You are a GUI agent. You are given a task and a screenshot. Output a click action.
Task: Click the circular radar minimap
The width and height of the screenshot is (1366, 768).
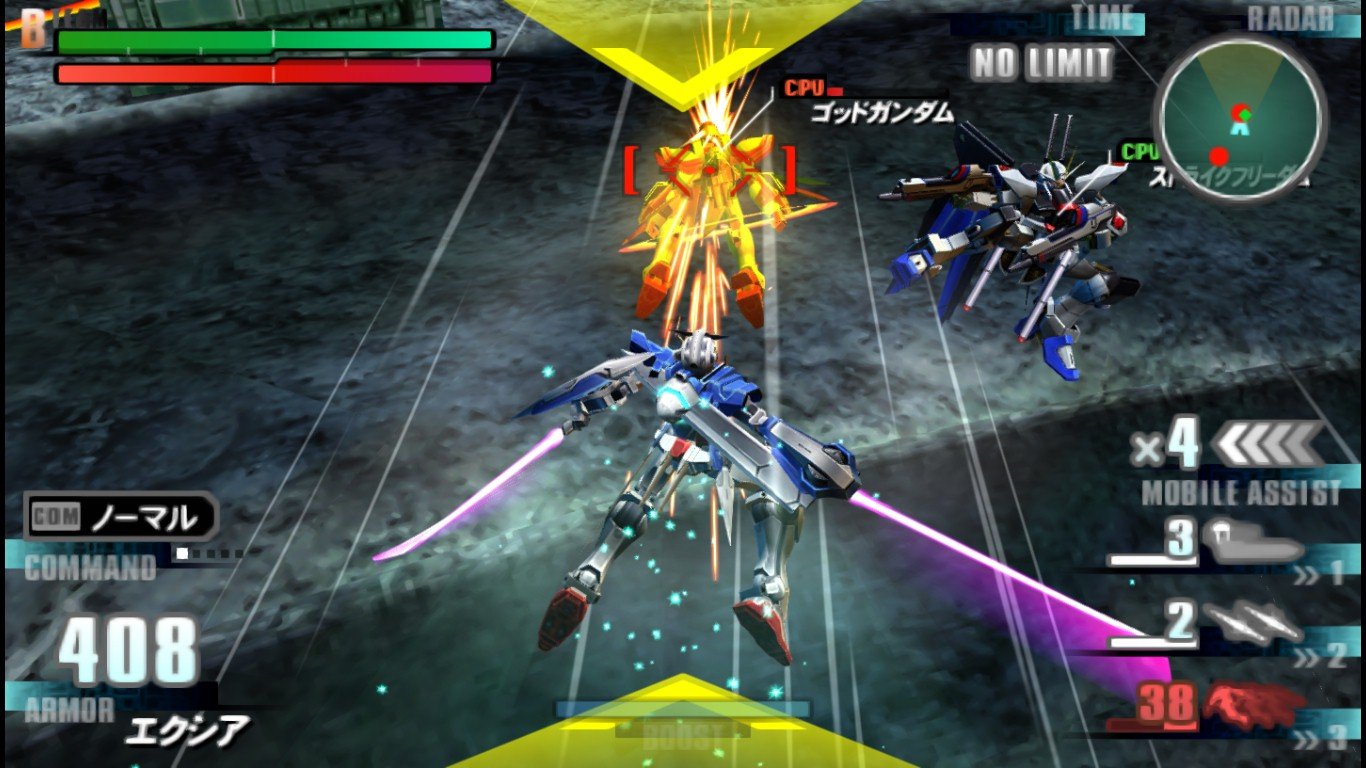1240,118
